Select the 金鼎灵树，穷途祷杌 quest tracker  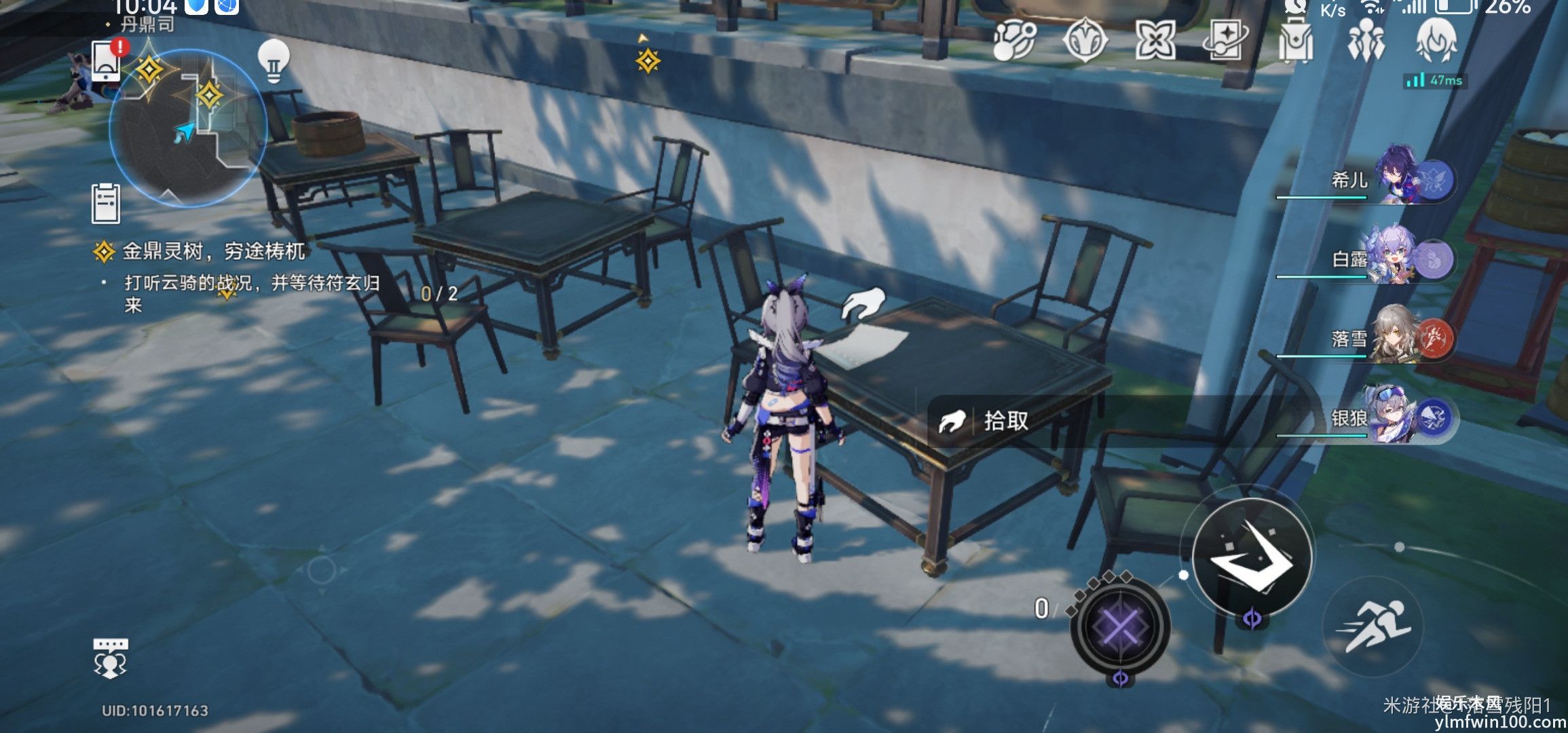[213, 252]
